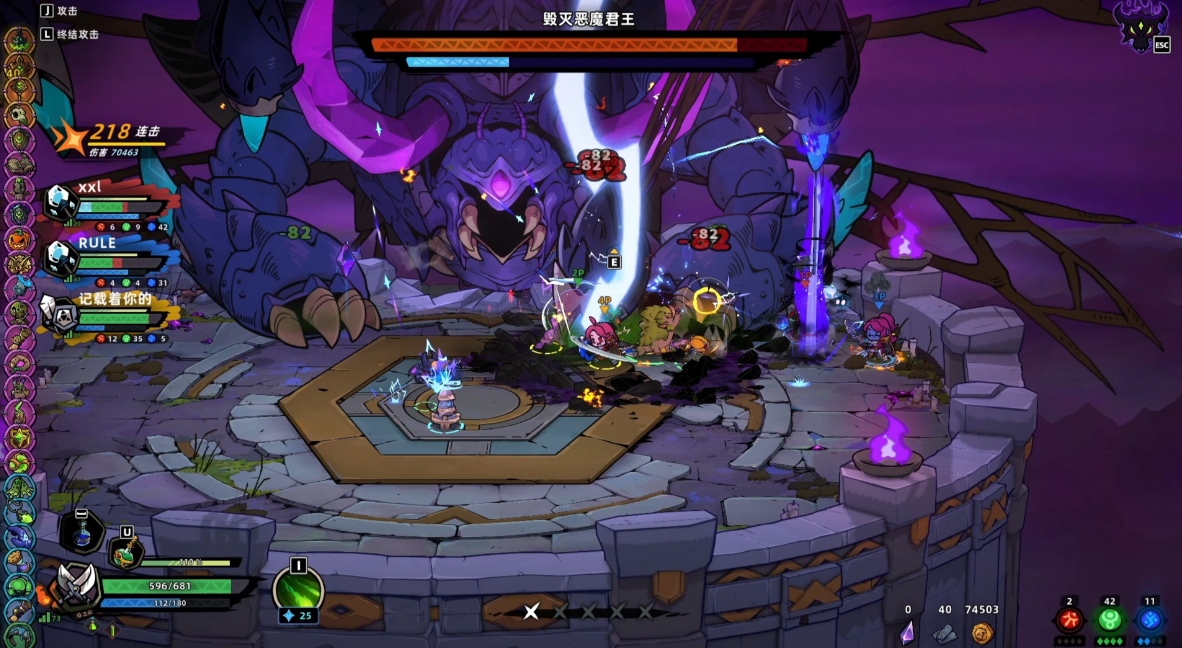Screen dimensions: 1182x648
Task: Activate the green bomb flask item
Action: coord(127,553)
